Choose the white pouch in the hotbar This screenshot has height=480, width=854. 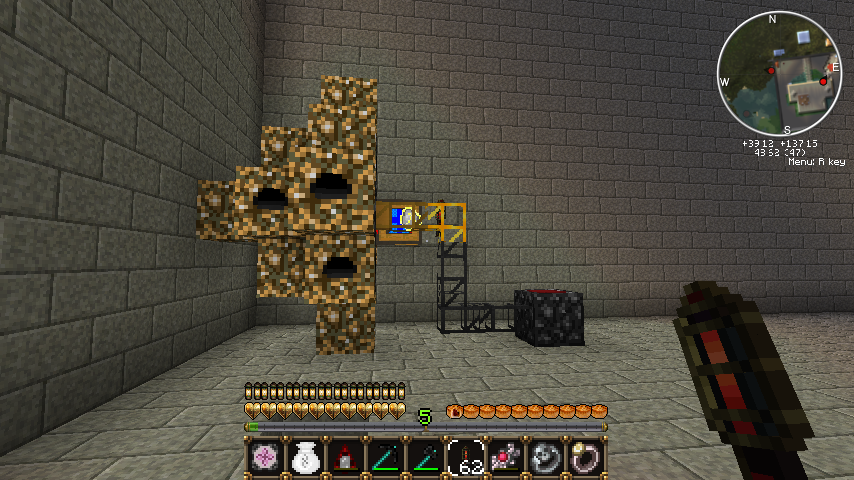click(304, 457)
